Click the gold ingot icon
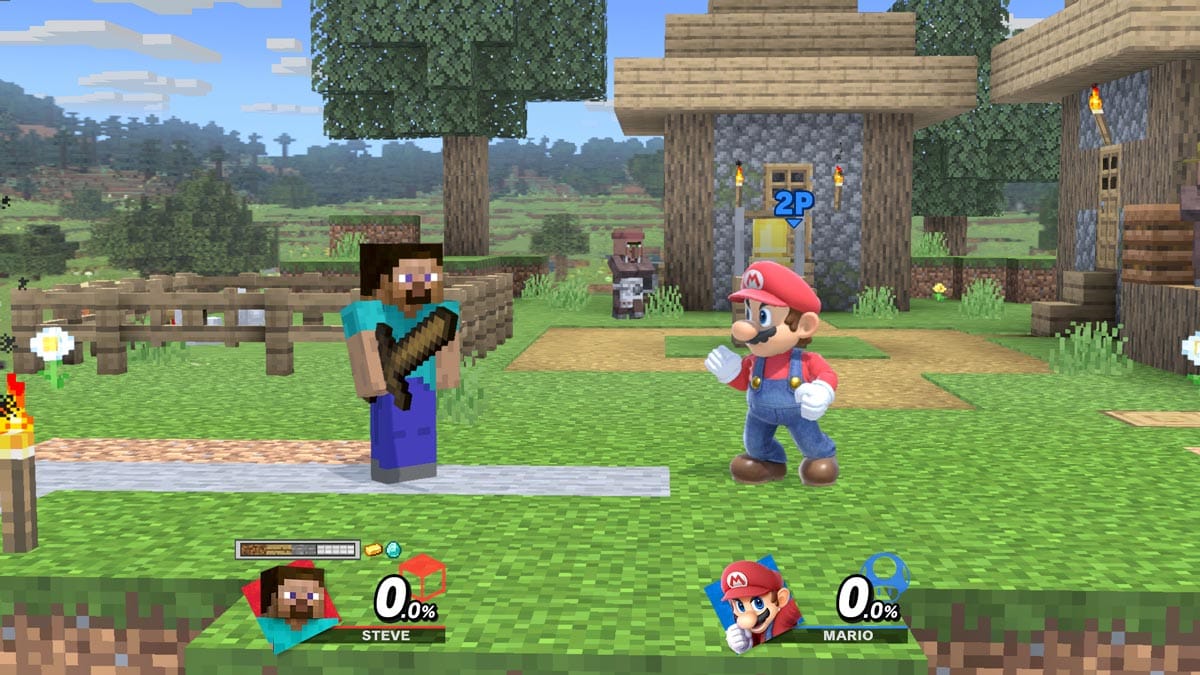Viewport: 1200px width, 675px height. coord(373,549)
